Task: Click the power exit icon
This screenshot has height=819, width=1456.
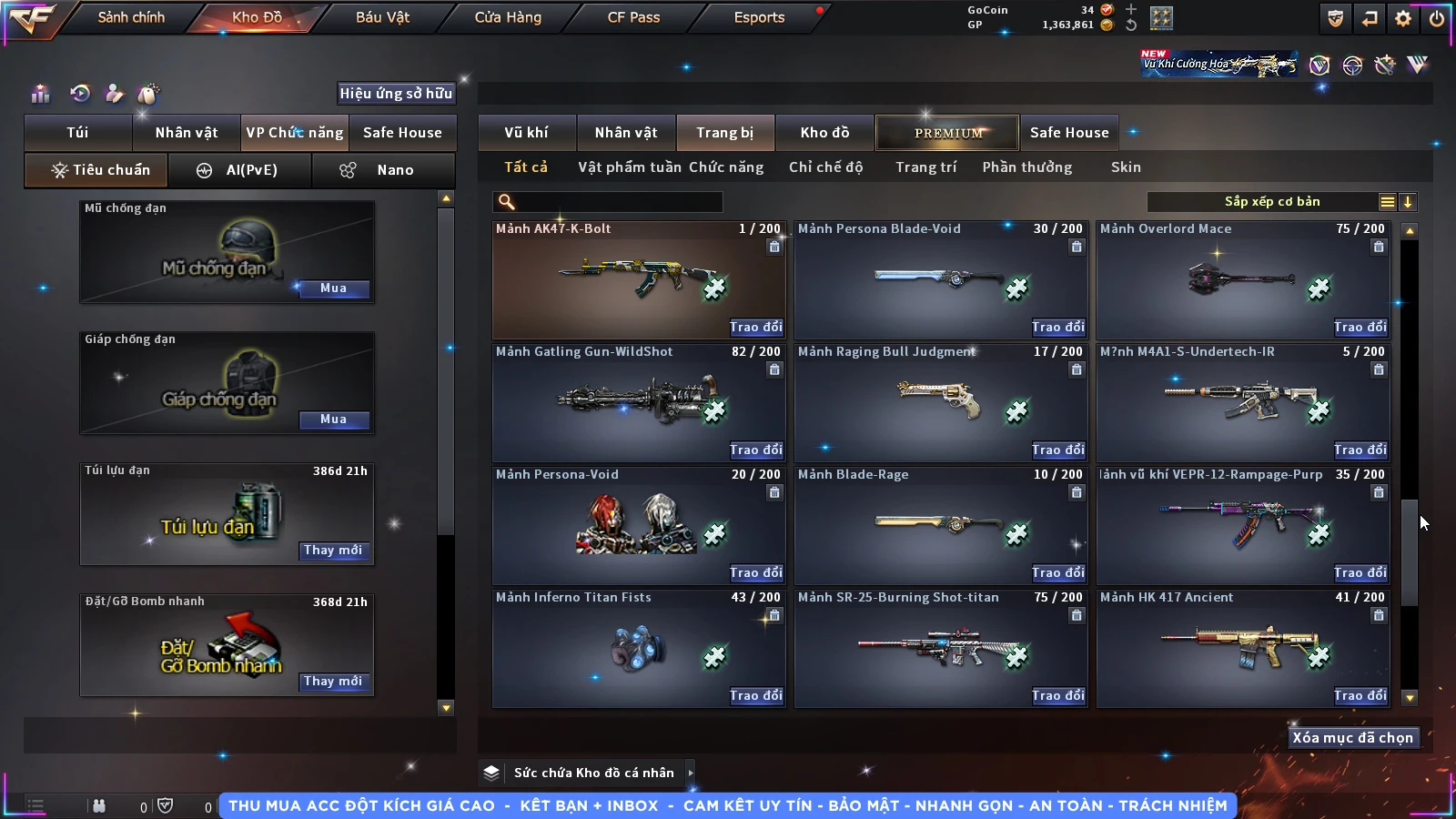Action: (x=1437, y=18)
